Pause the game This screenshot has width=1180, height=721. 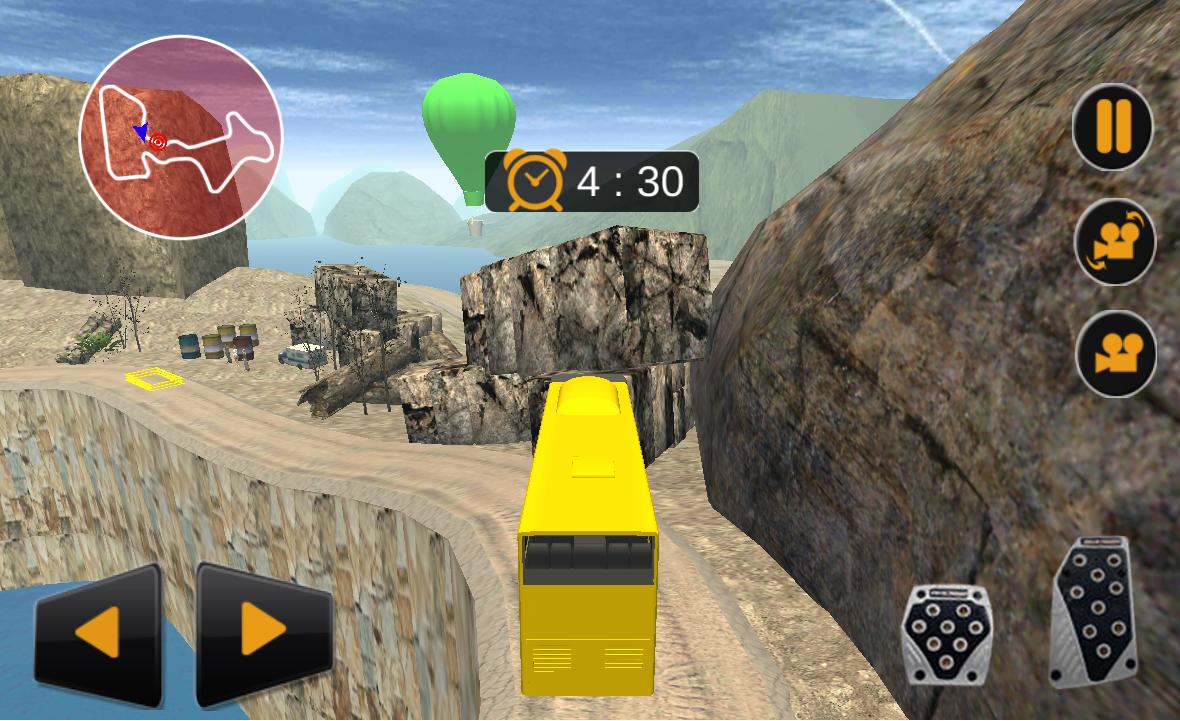click(1112, 128)
